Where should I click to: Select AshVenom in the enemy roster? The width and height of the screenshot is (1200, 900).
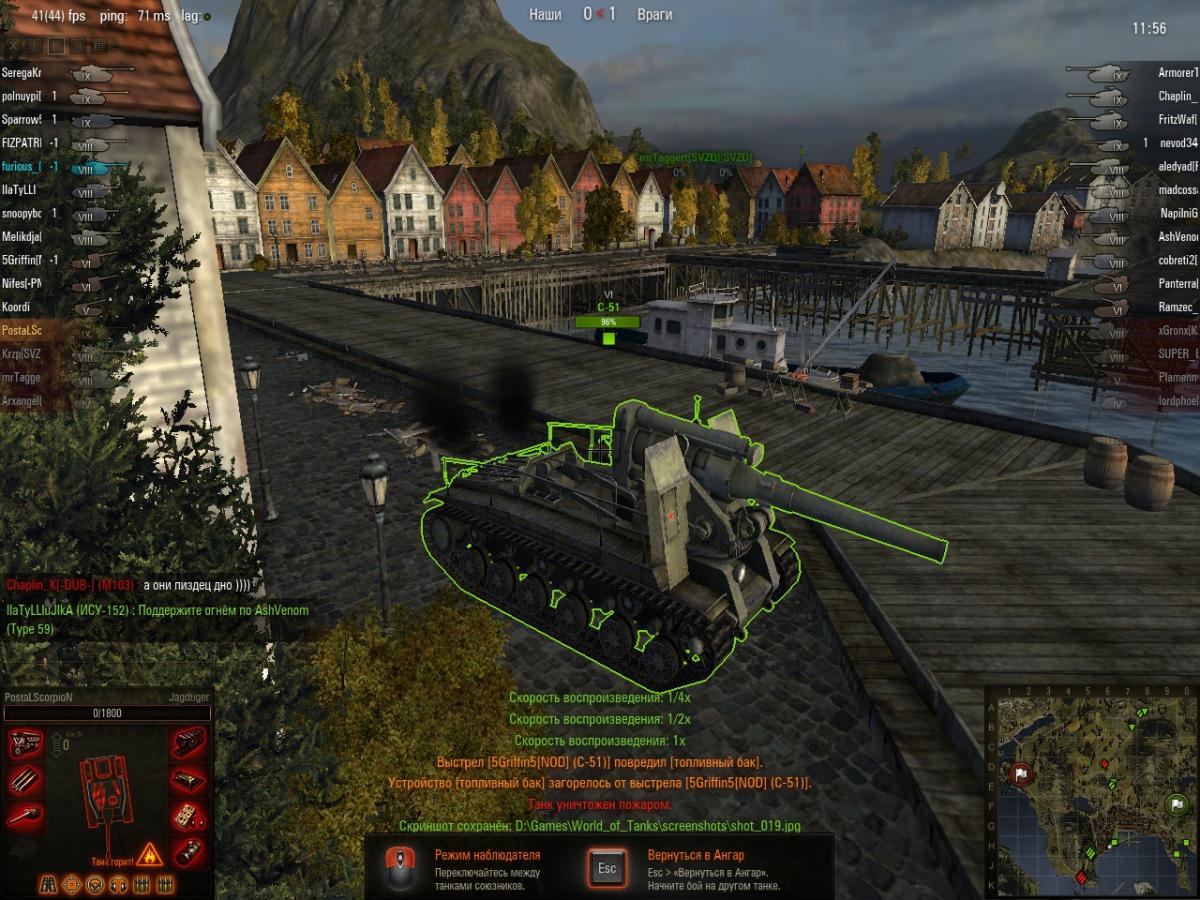(1177, 237)
